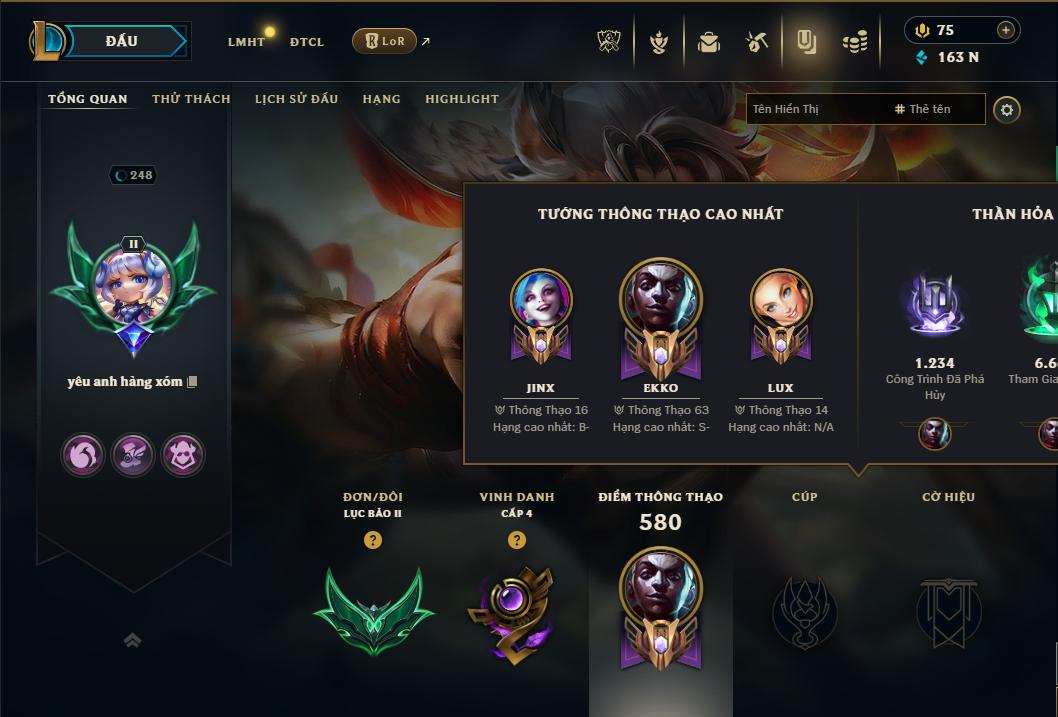Switch to ĐTCL mode
The width and height of the screenshot is (1058, 717).
pos(307,42)
